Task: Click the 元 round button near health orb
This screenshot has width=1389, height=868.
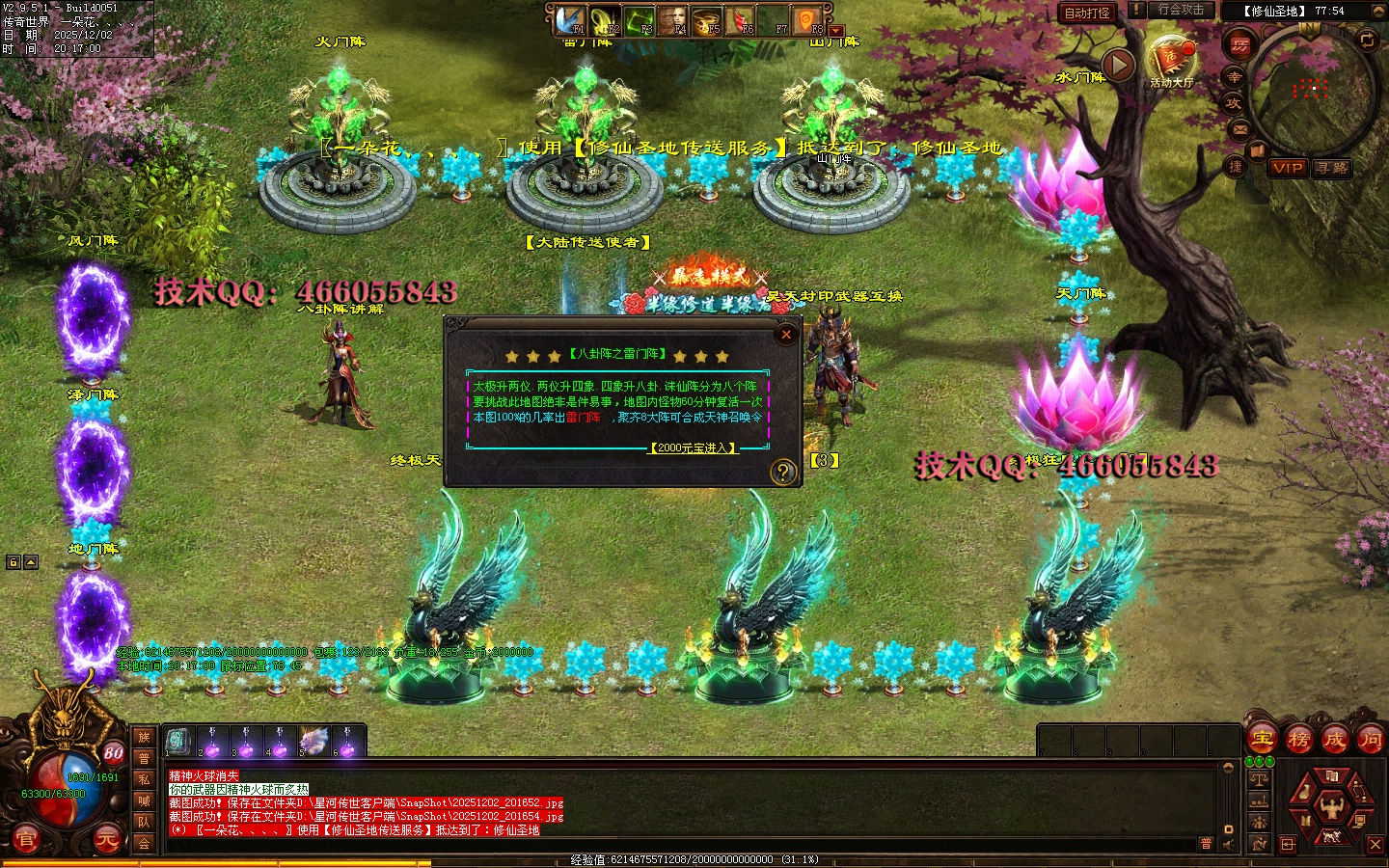Action: (x=107, y=840)
